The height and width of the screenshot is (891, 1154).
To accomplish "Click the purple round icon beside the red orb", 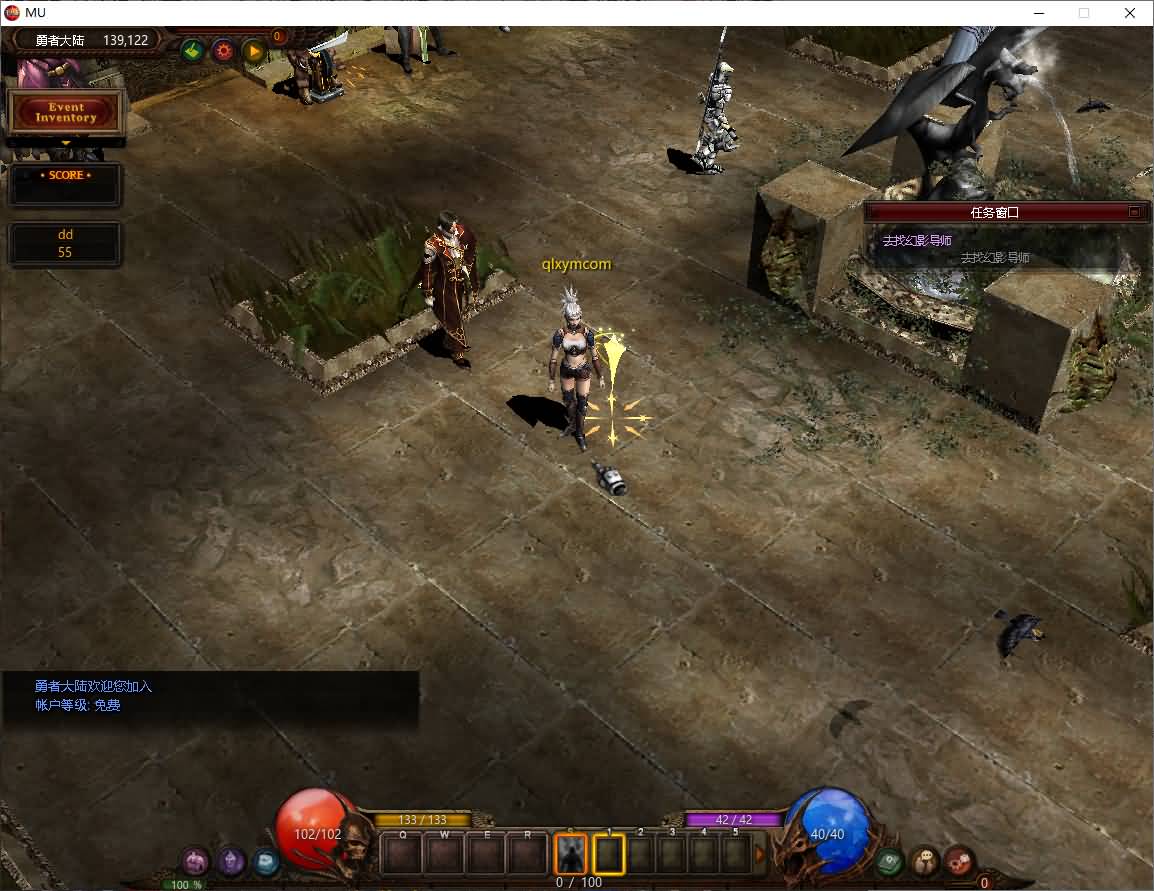I will (x=195, y=860).
